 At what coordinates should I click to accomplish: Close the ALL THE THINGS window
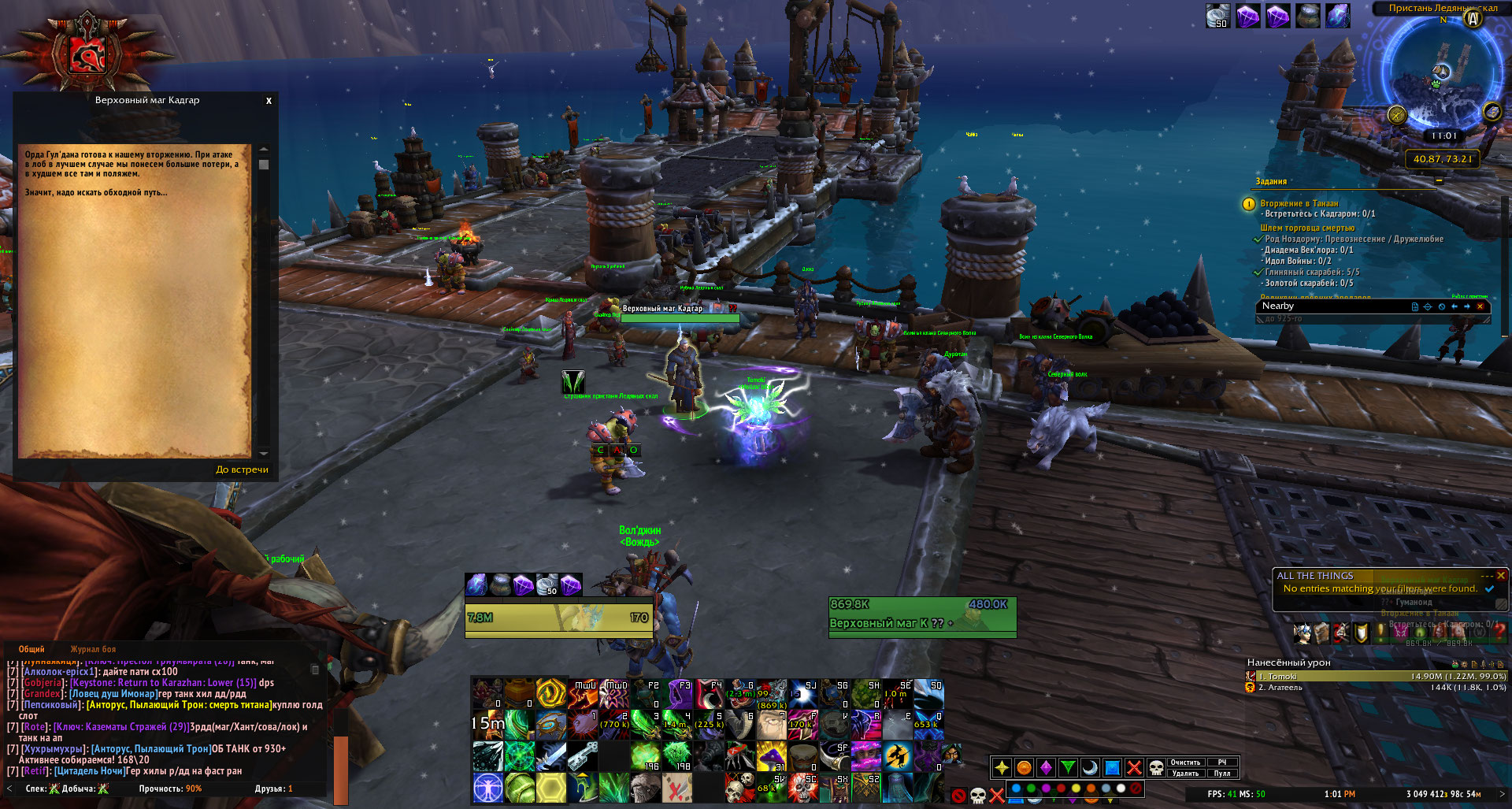click(1501, 576)
